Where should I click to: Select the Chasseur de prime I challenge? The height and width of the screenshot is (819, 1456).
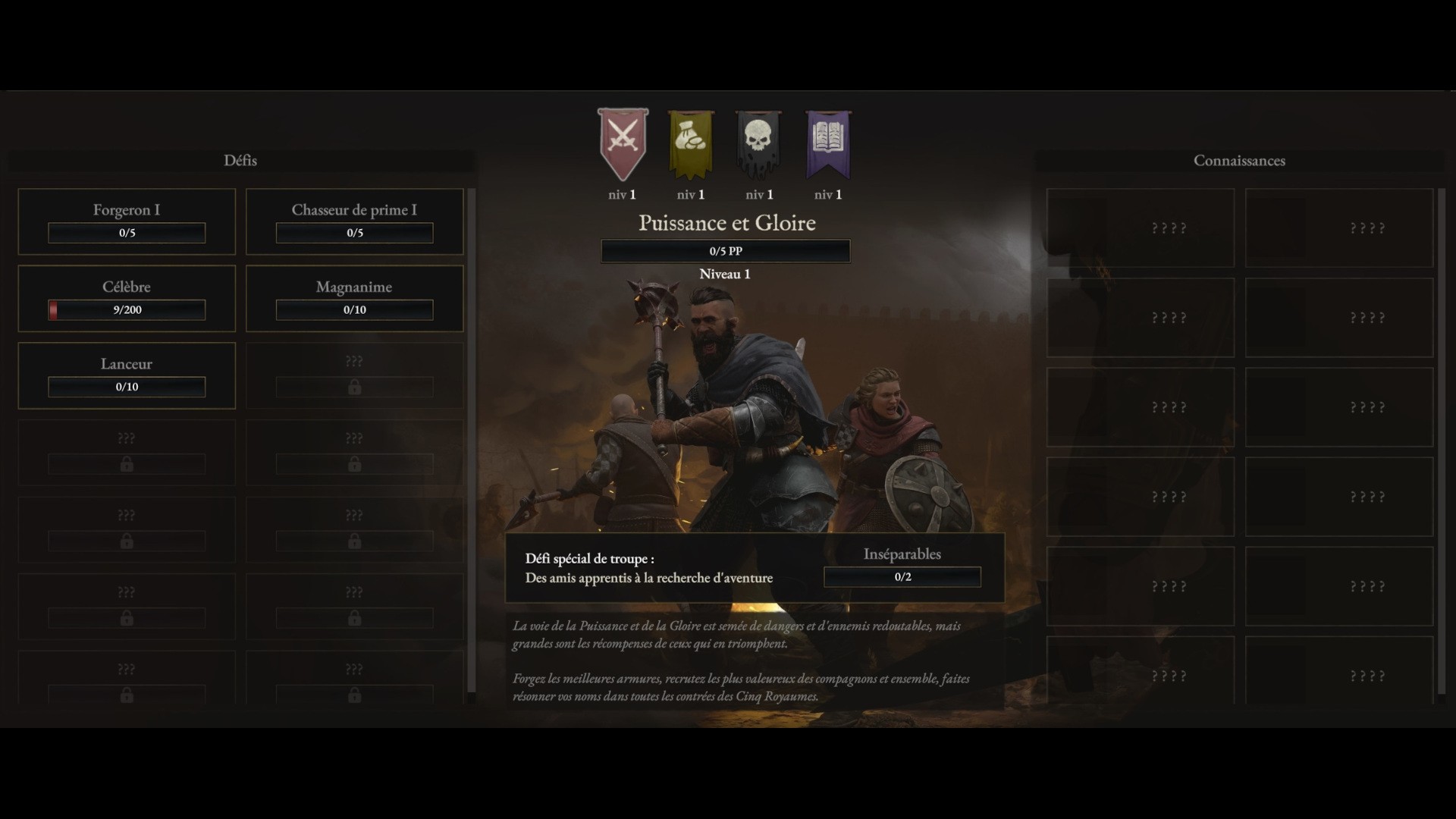tap(354, 221)
